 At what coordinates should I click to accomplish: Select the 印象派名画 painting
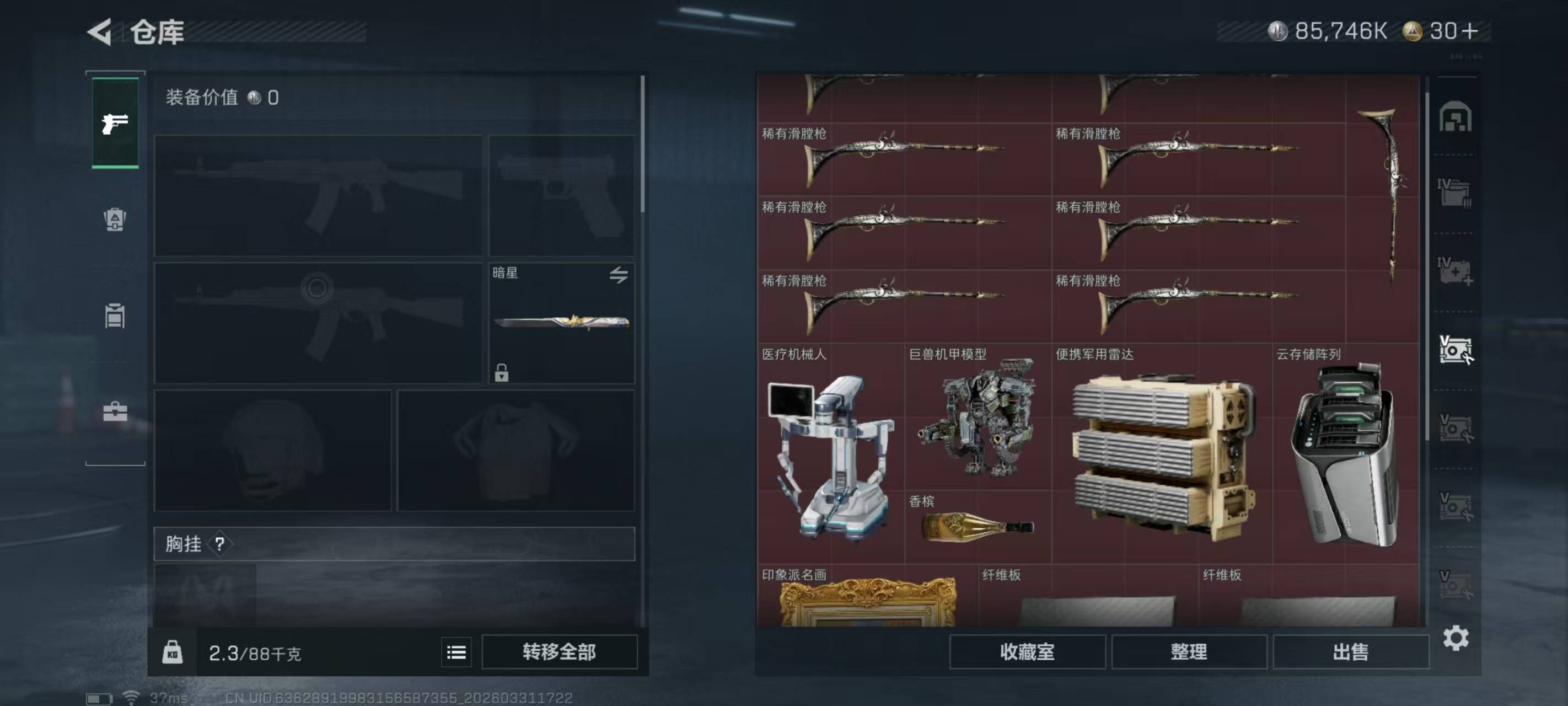(867, 599)
